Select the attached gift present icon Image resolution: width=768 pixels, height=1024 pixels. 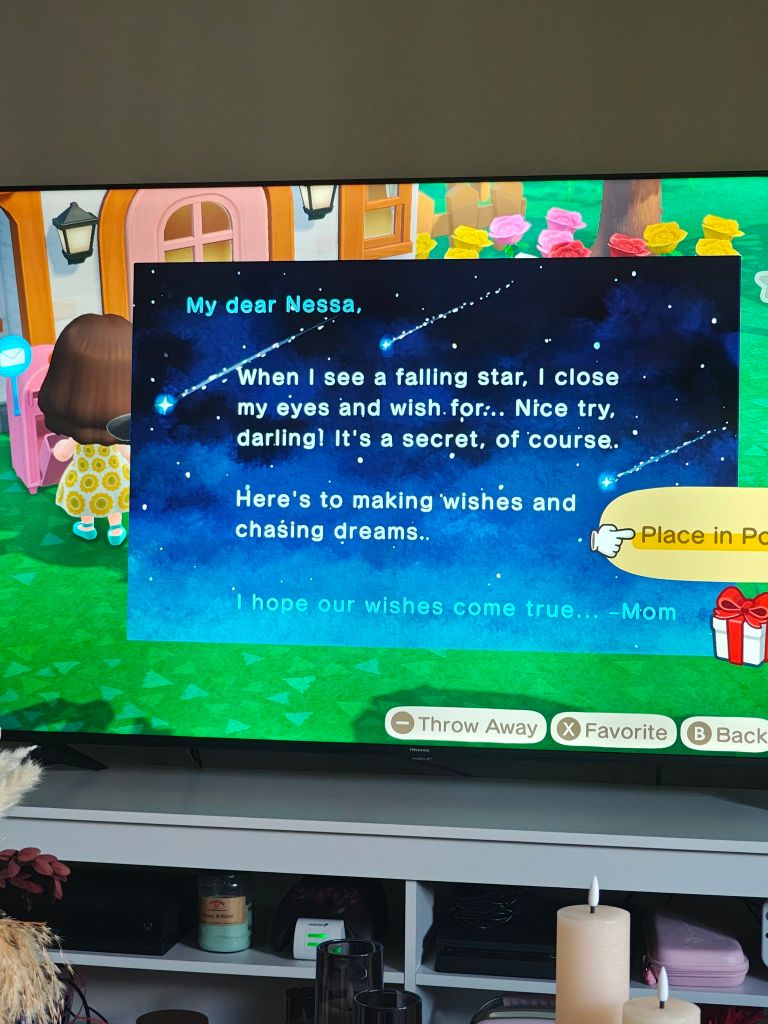tap(741, 626)
